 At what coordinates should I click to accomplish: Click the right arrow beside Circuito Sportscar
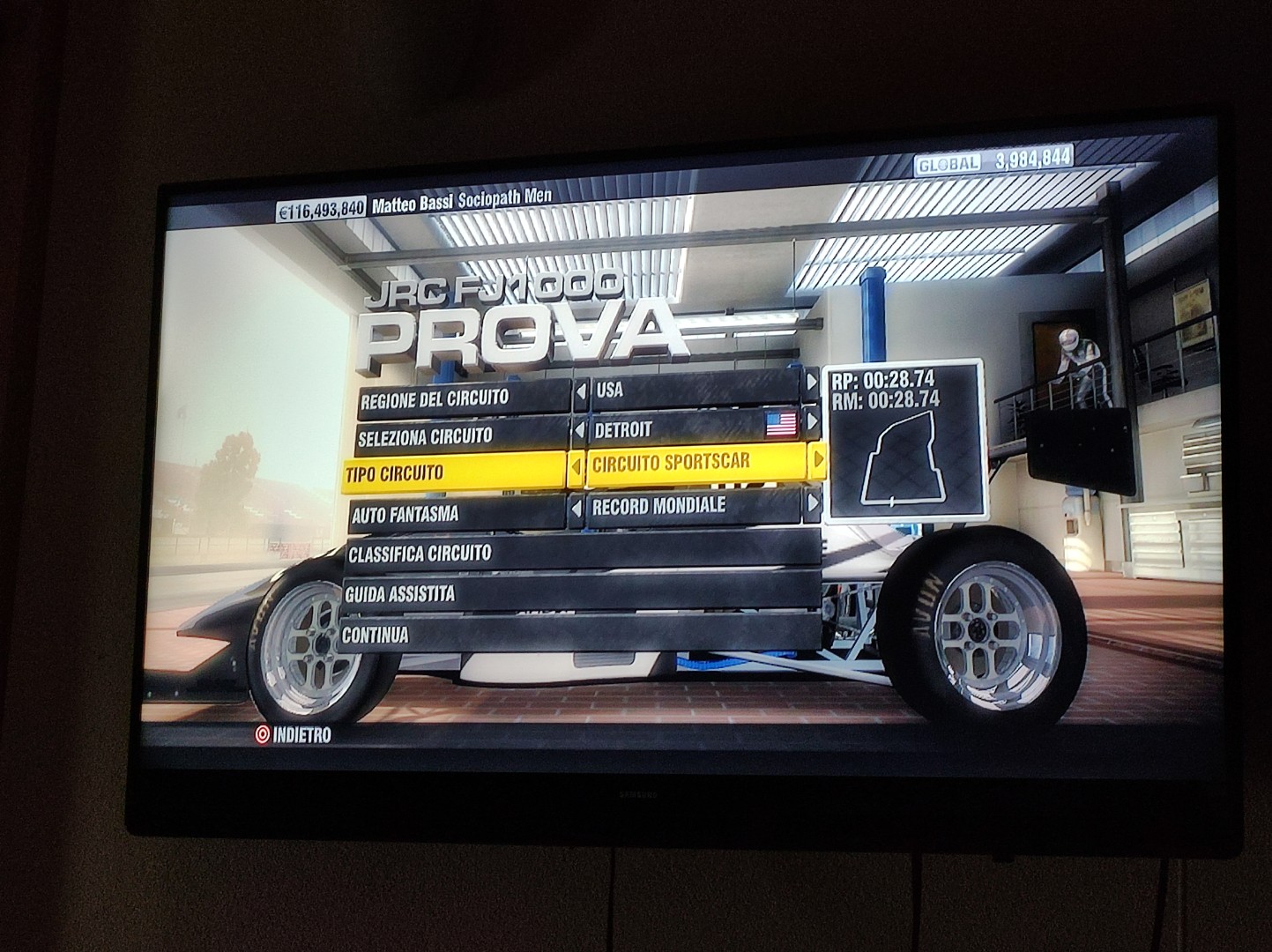(818, 458)
